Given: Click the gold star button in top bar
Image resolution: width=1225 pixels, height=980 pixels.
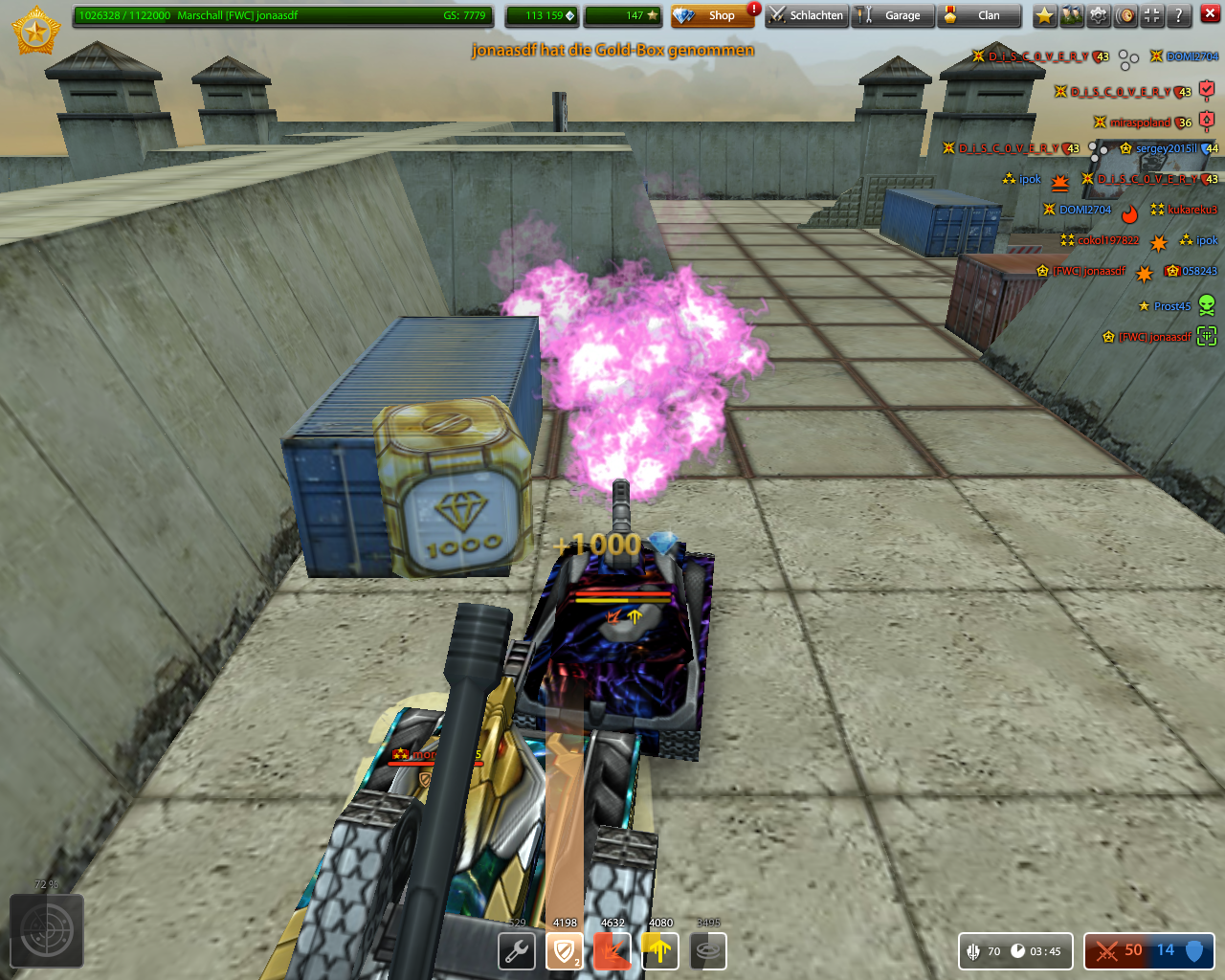Looking at the screenshot, I should tap(1045, 15).
